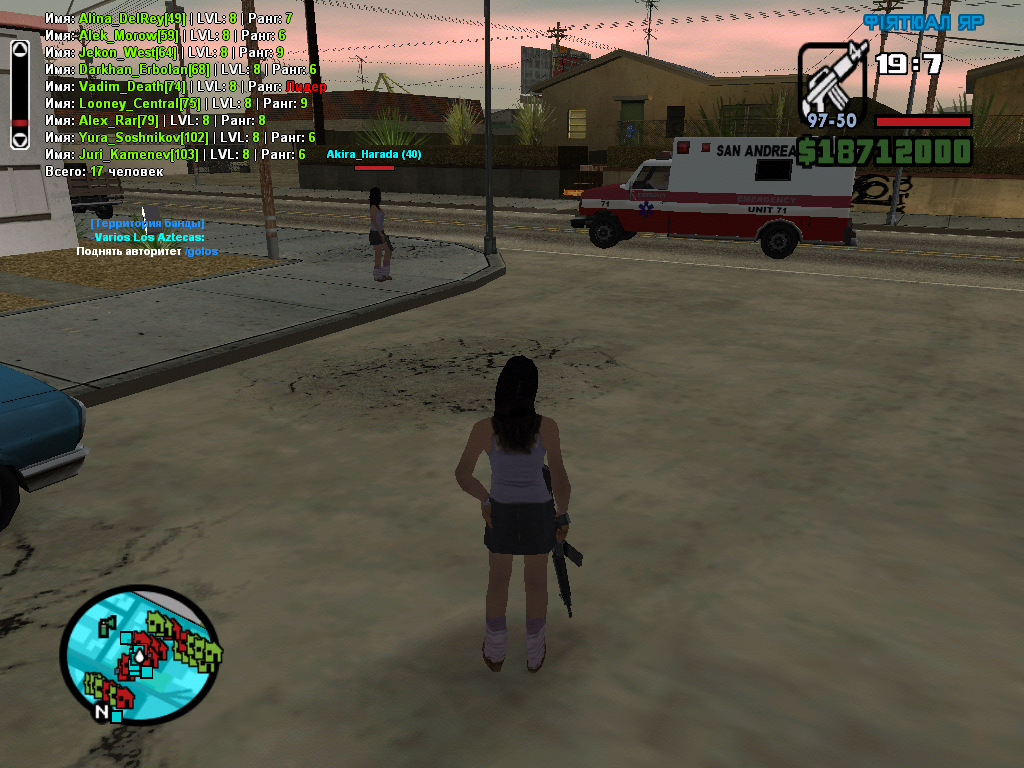Click the chat scrollbar up arrow
Viewport: 1024px width, 768px height.
(x=19, y=48)
